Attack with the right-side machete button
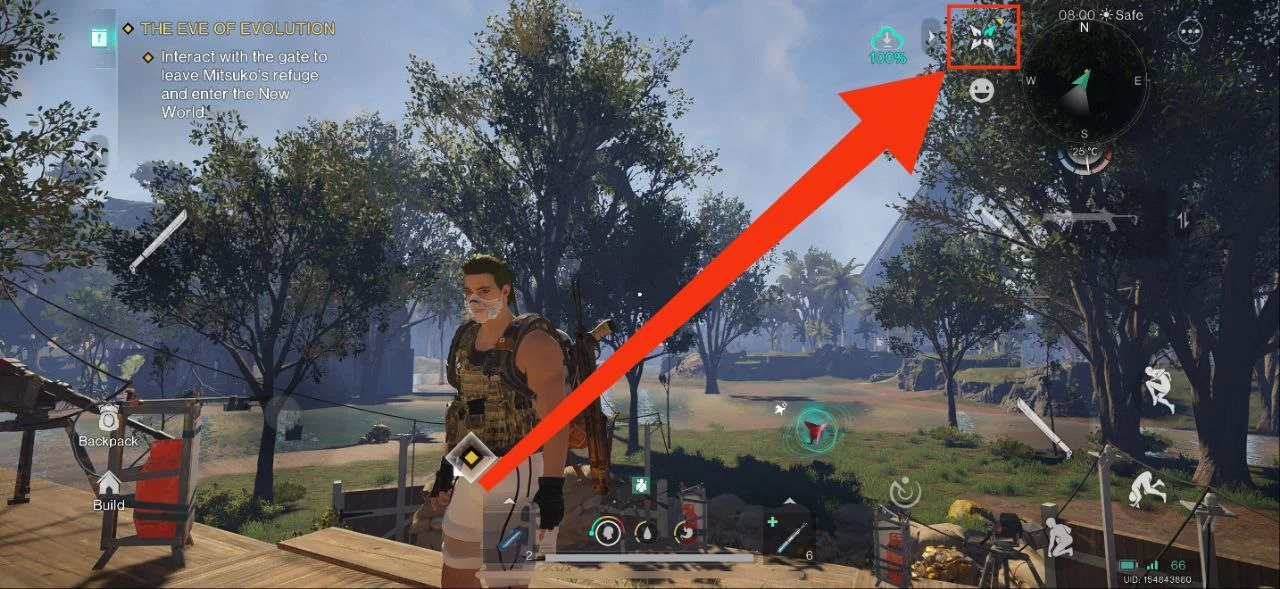The height and width of the screenshot is (589, 1280). point(1041,426)
